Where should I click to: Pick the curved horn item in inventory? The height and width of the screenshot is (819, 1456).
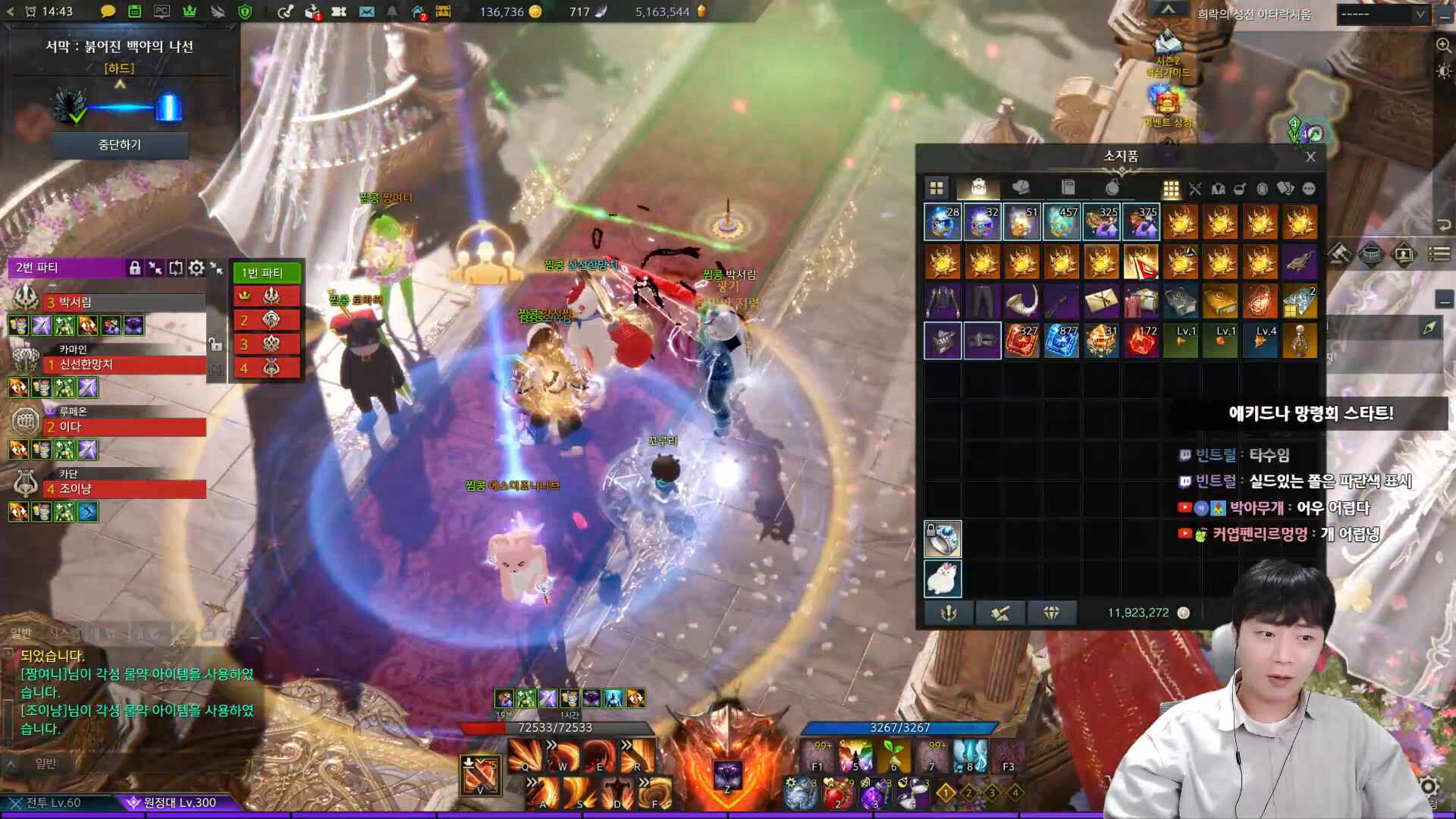(1021, 301)
